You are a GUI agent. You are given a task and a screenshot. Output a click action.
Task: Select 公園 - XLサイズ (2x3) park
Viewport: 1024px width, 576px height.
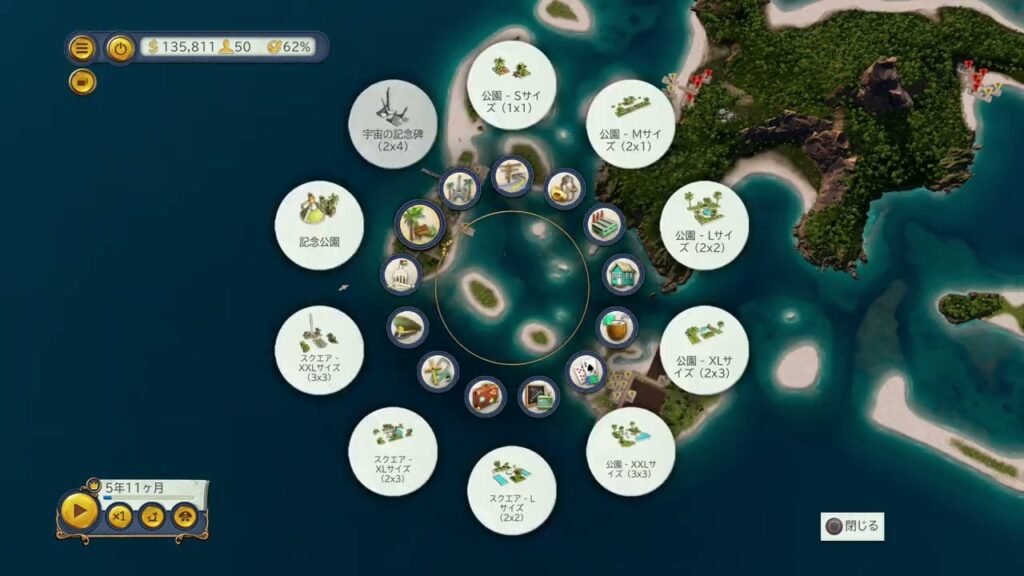click(704, 350)
